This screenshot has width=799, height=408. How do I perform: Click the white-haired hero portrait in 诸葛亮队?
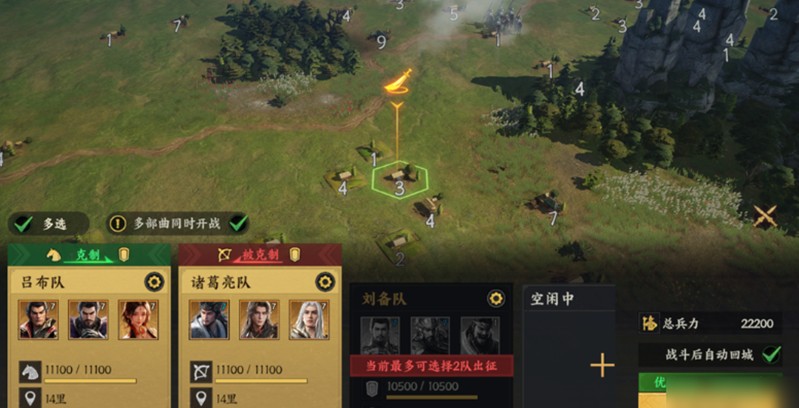pos(309,320)
